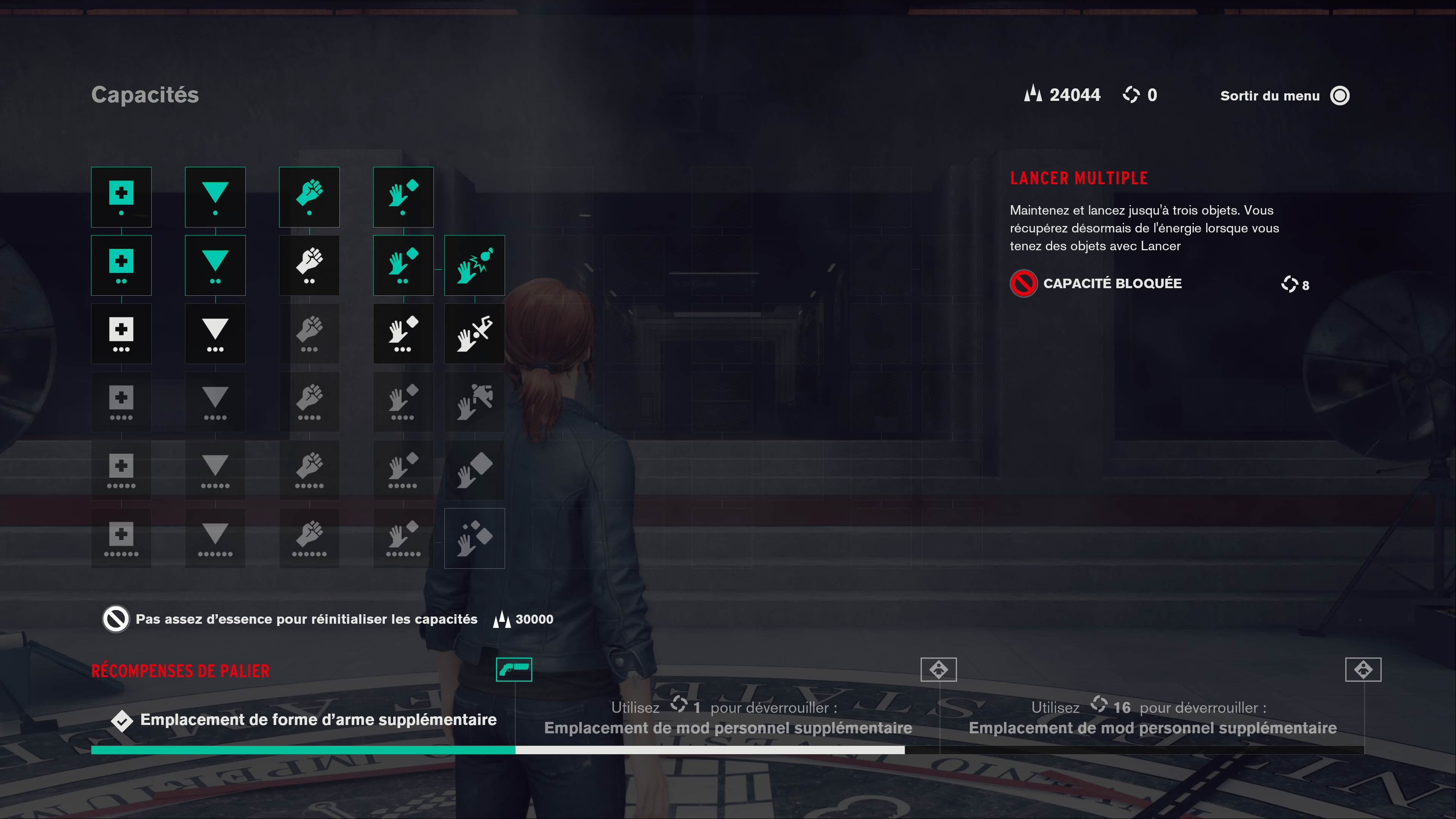Click the teal weapon form reward icon
Image resolution: width=1456 pixels, height=819 pixels.
[x=514, y=669]
